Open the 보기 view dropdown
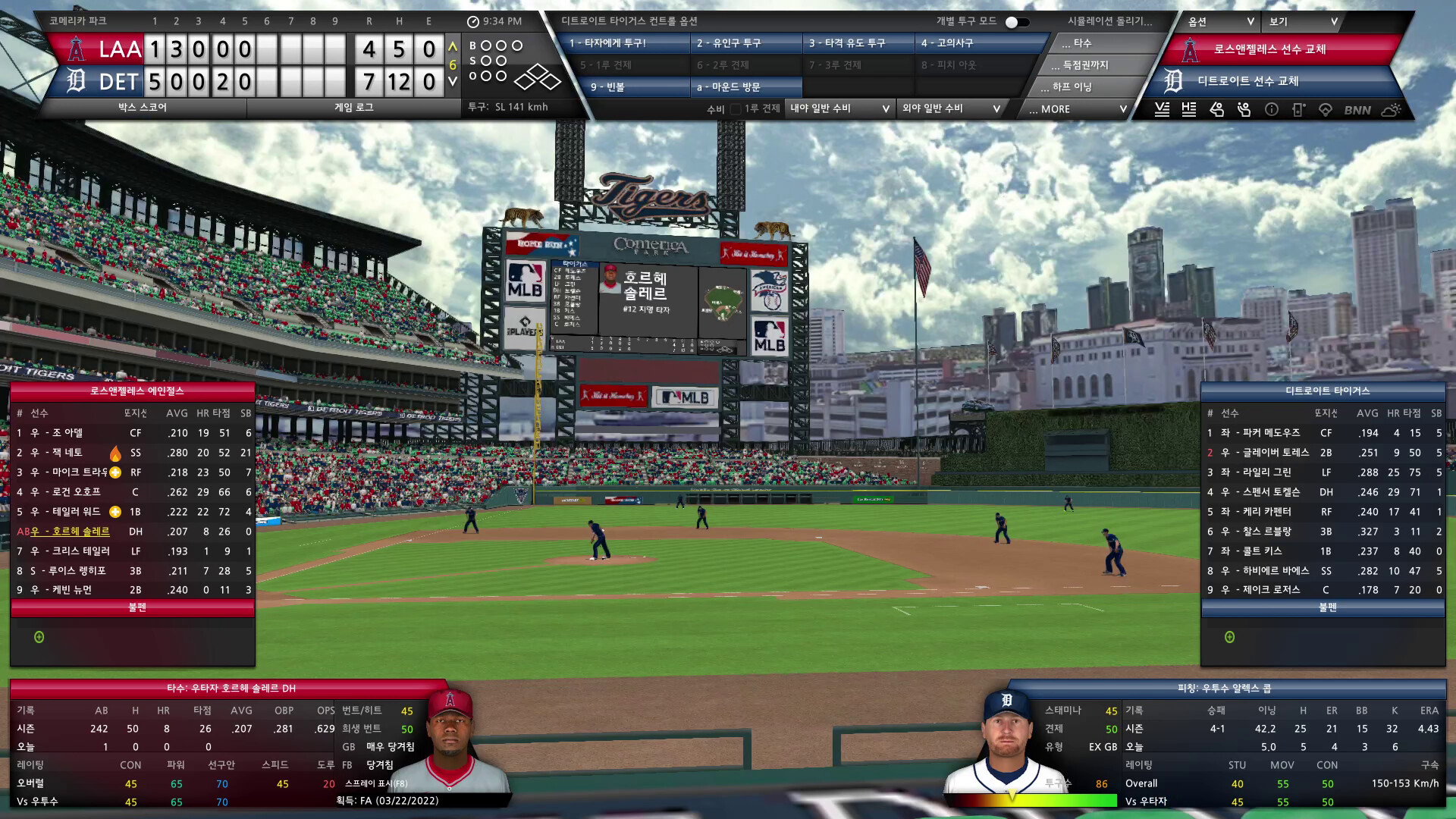 pos(1304,22)
